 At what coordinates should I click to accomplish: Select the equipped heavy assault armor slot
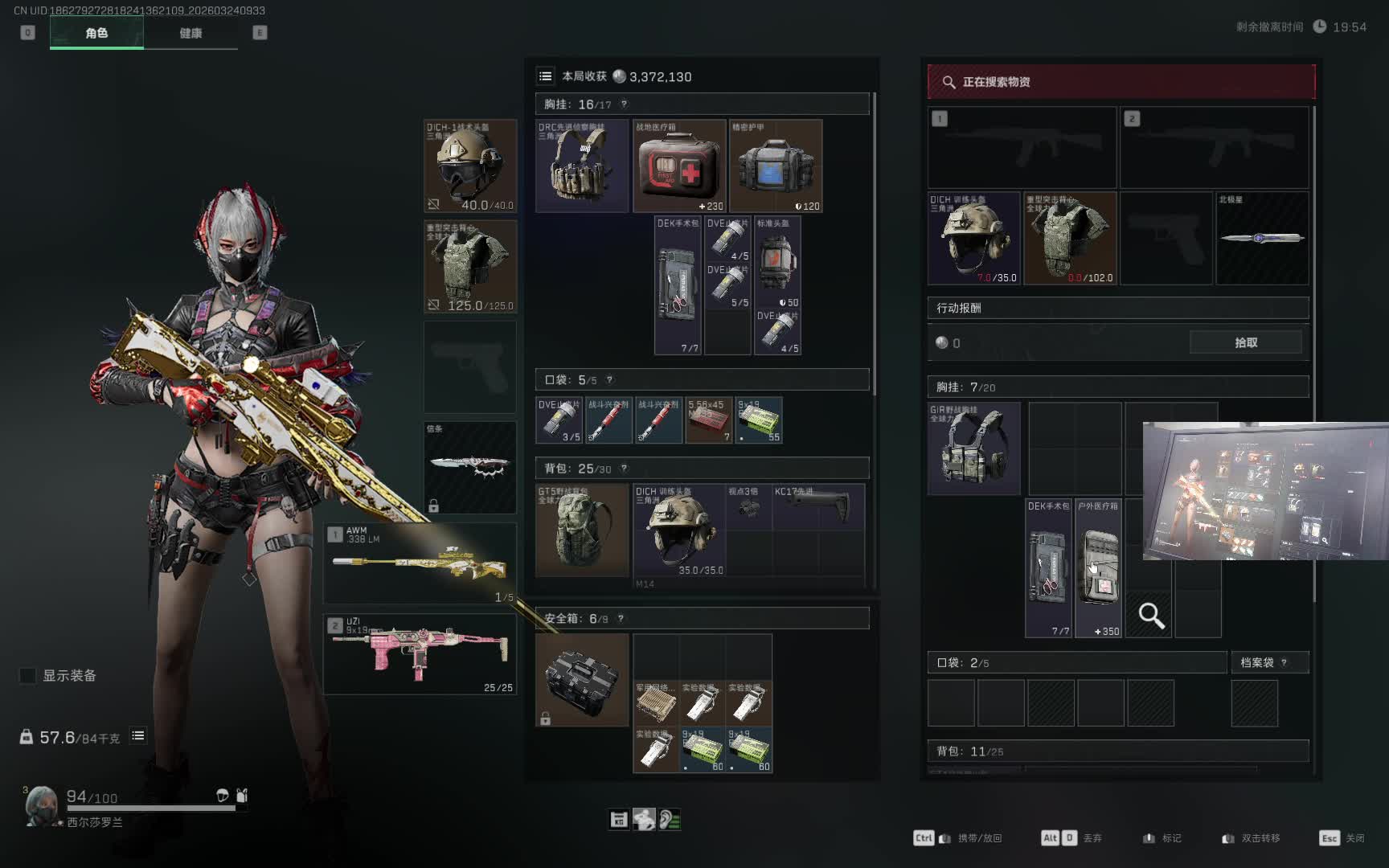coord(470,267)
